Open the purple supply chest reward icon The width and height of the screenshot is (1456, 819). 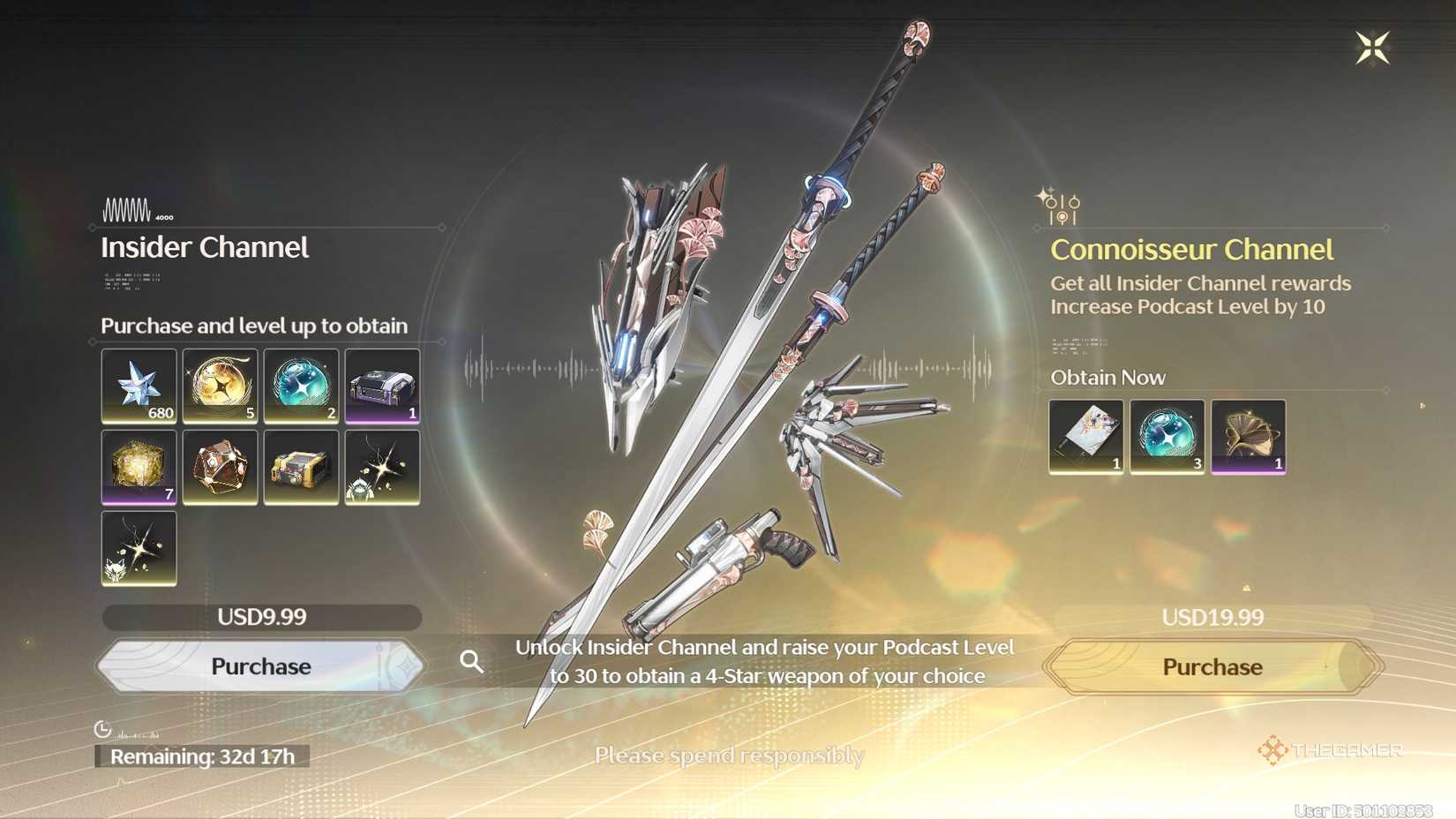point(382,387)
